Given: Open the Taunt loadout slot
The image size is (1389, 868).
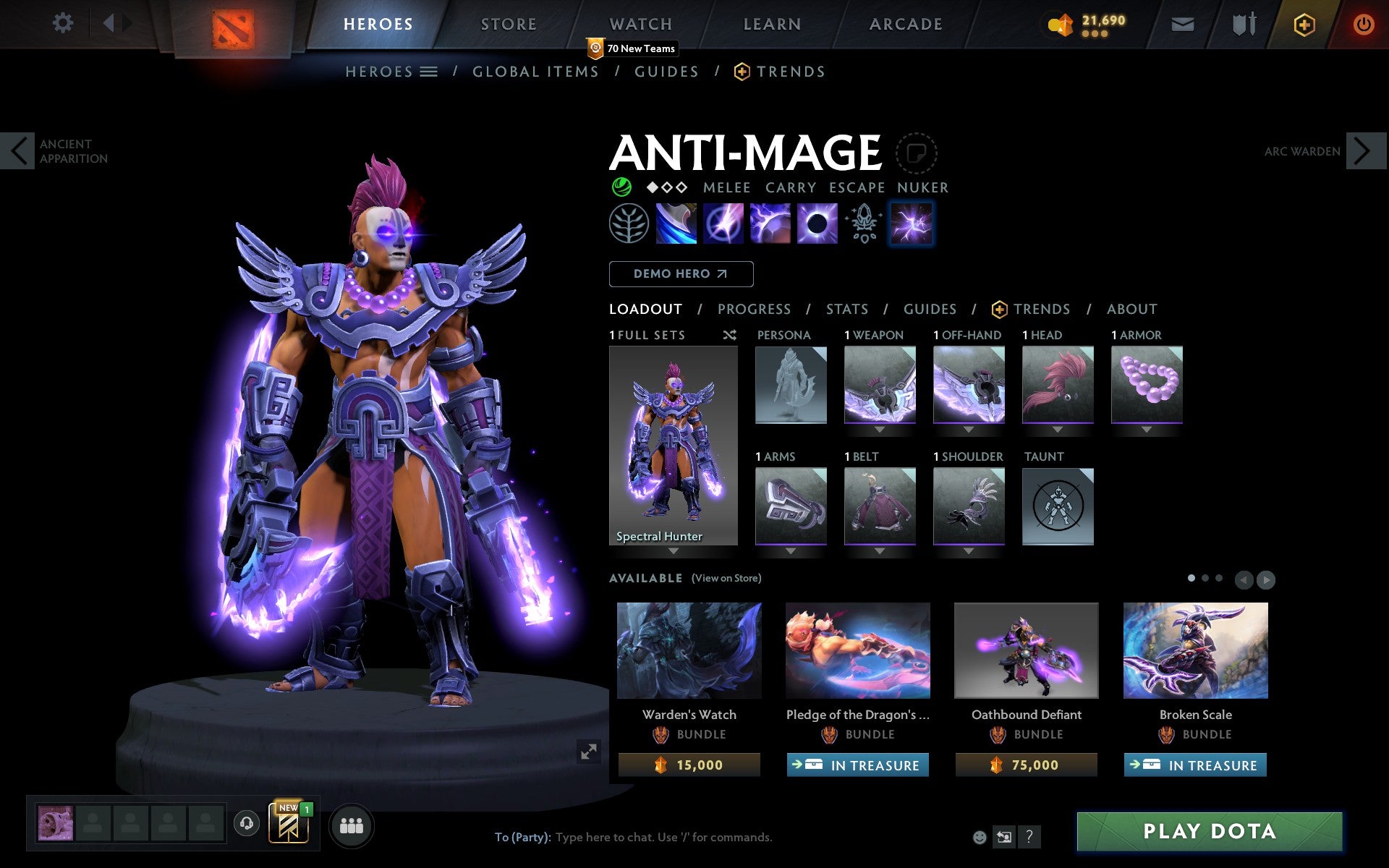Looking at the screenshot, I should [x=1057, y=506].
